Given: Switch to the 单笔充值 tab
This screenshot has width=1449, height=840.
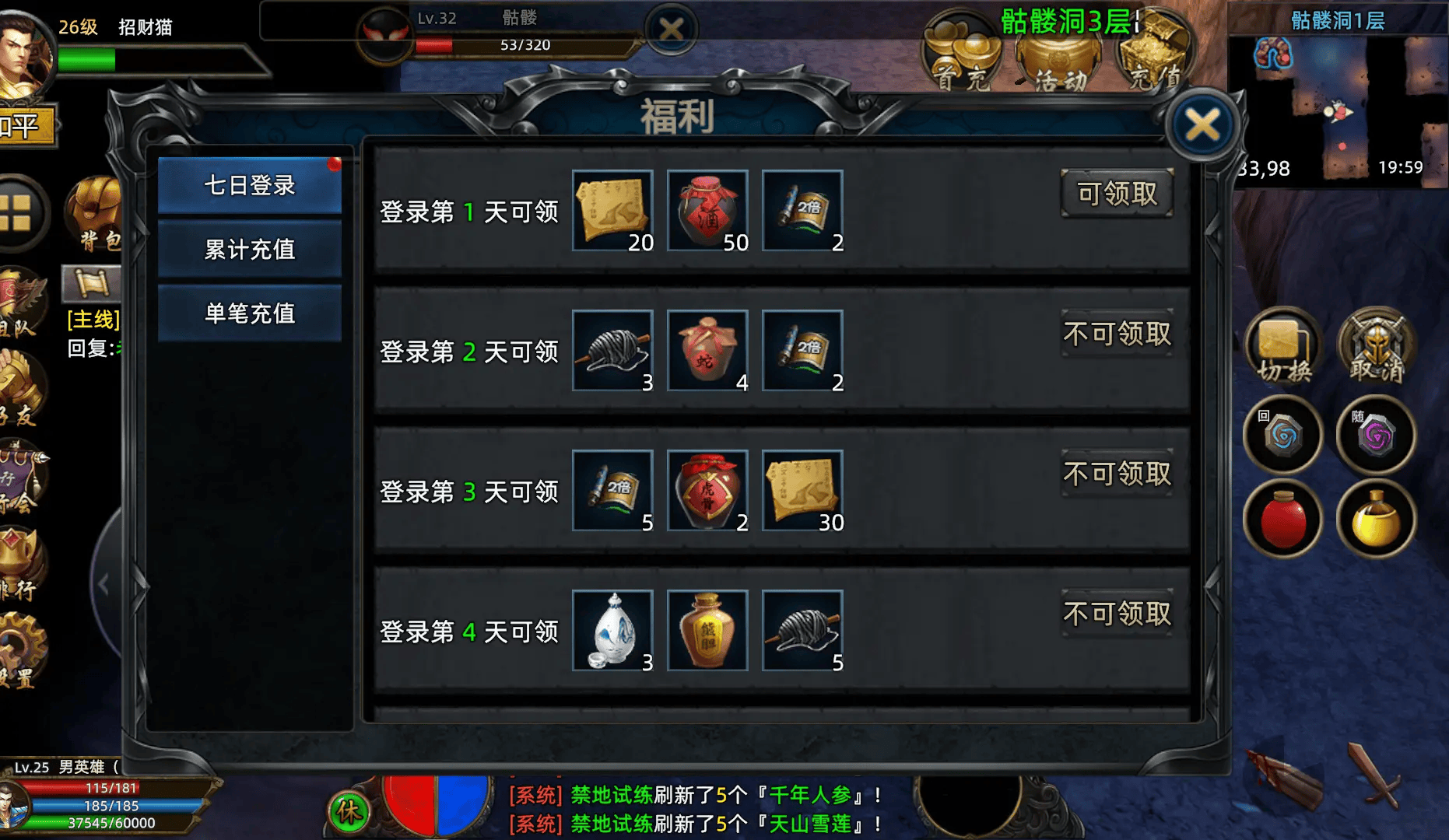Looking at the screenshot, I should (x=249, y=313).
